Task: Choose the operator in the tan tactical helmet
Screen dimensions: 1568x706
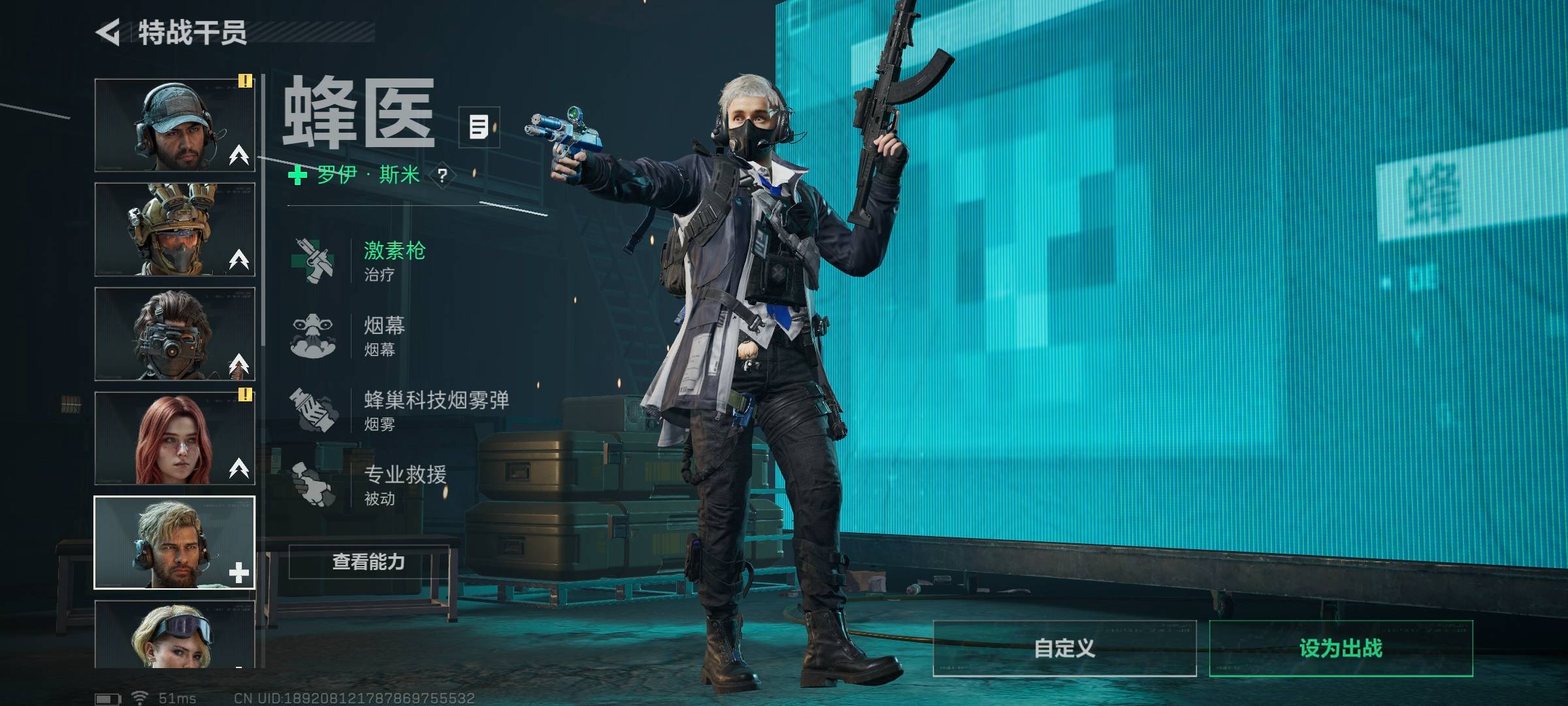Action: [x=174, y=229]
